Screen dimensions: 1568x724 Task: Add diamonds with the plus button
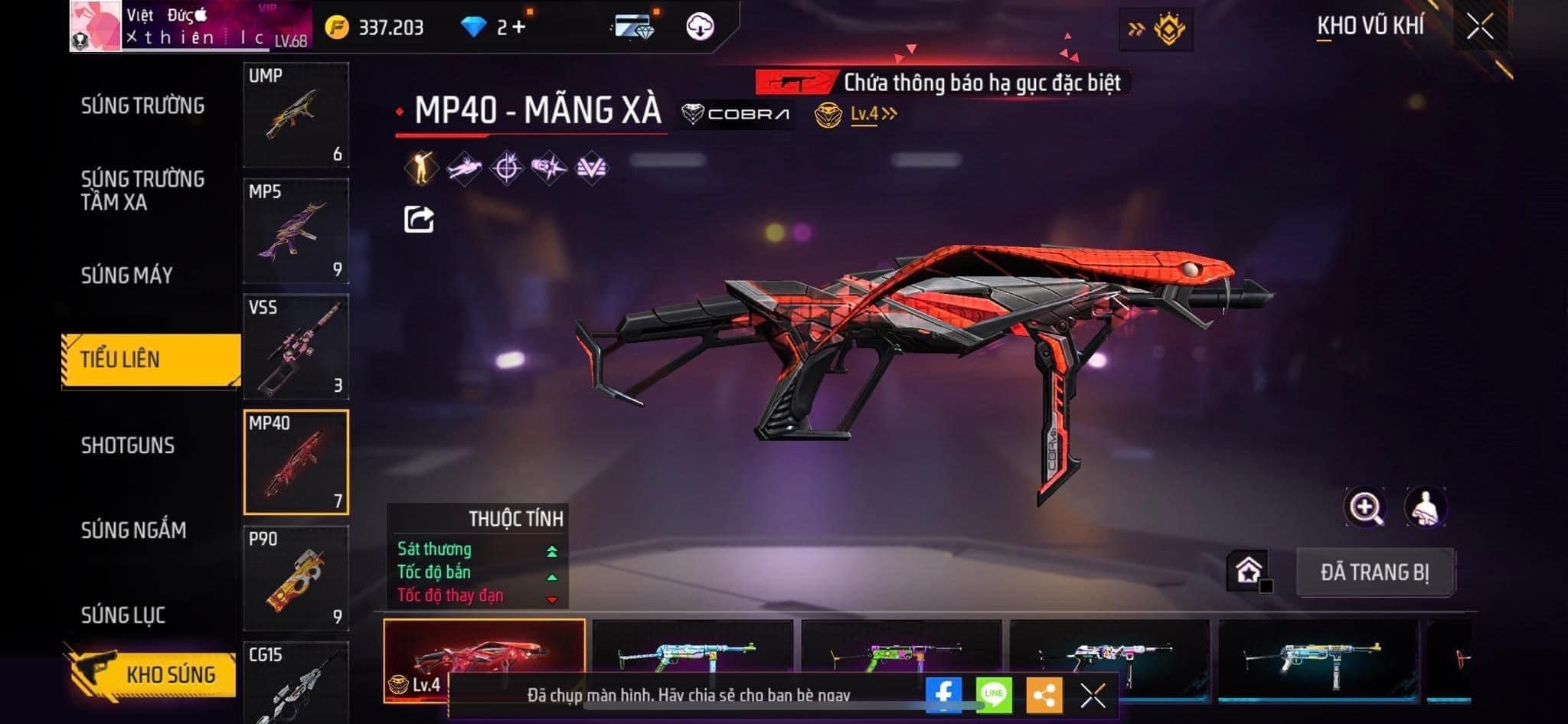(520, 28)
